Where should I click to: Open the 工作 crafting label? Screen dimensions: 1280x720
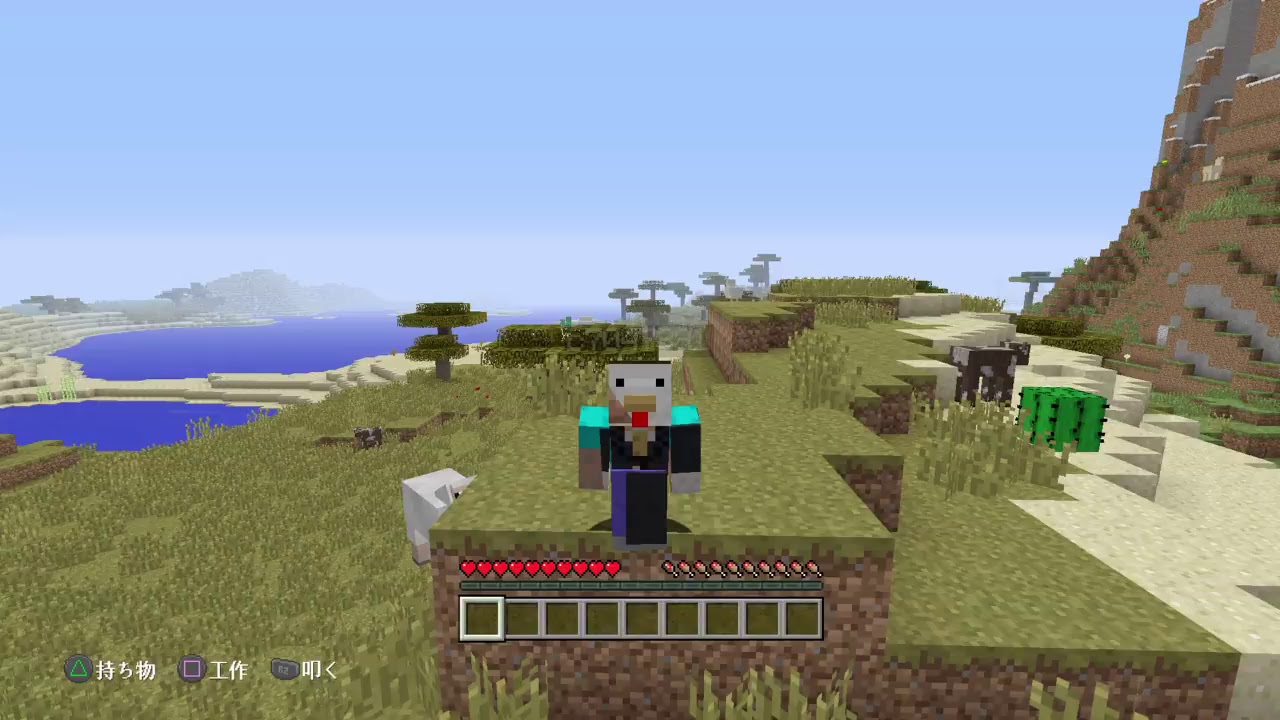pos(231,670)
